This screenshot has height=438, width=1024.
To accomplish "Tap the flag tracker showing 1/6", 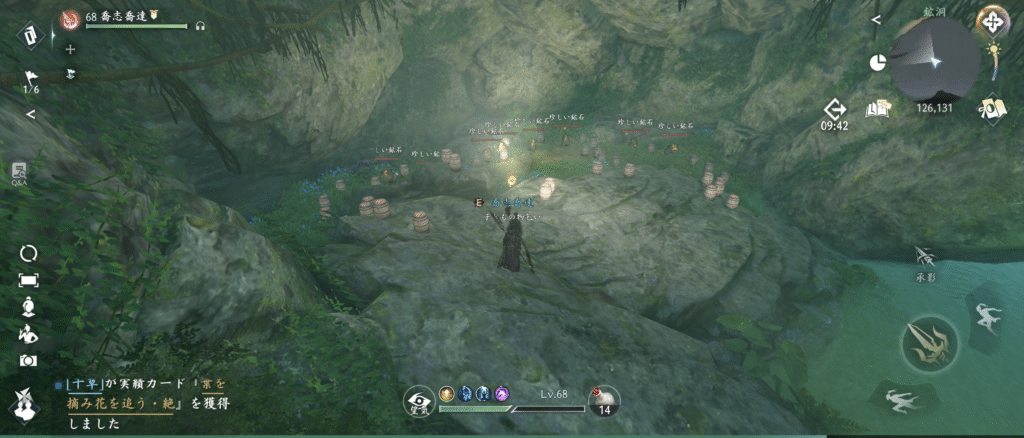I will [x=30, y=78].
